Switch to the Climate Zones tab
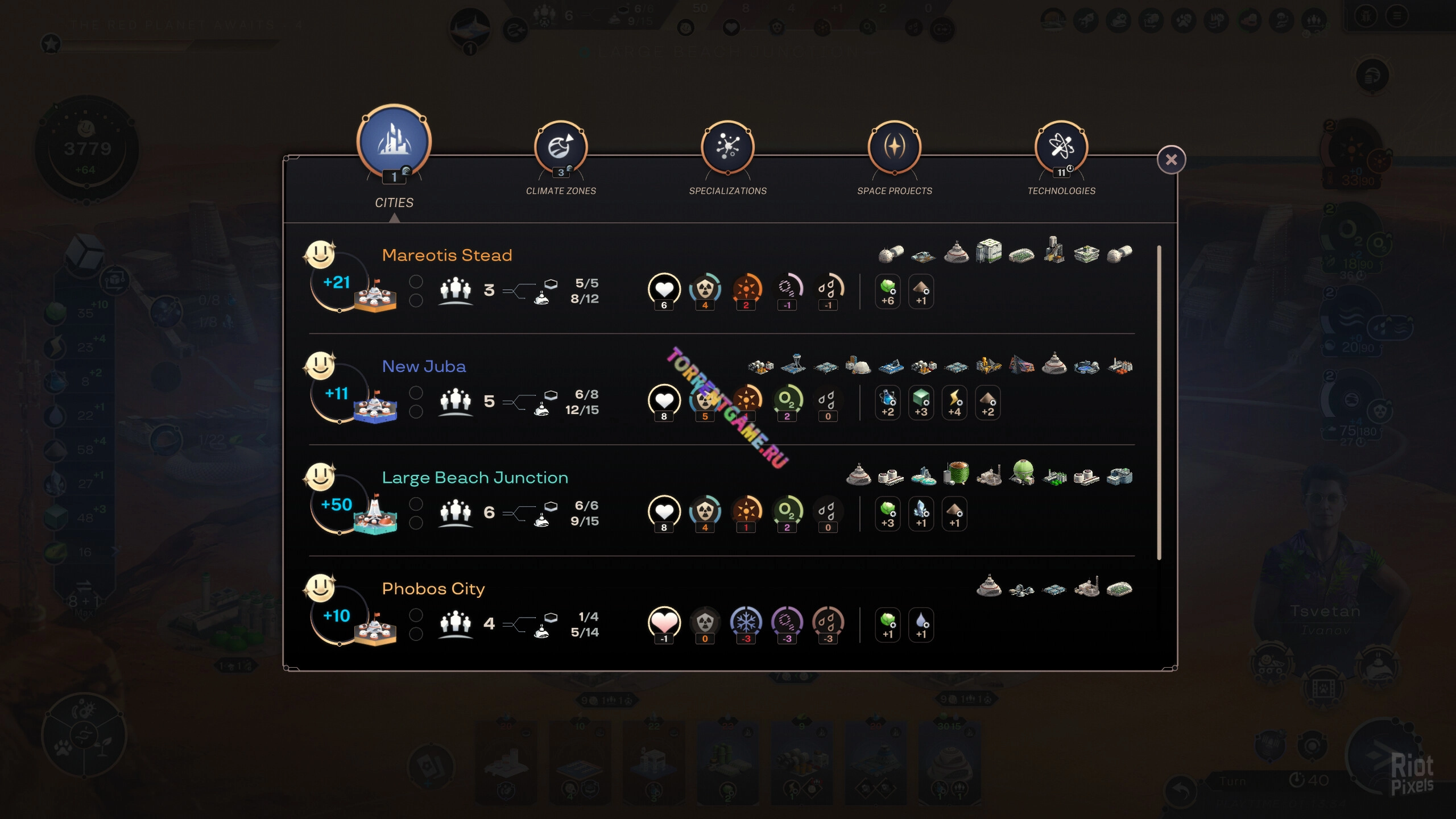 click(561, 148)
